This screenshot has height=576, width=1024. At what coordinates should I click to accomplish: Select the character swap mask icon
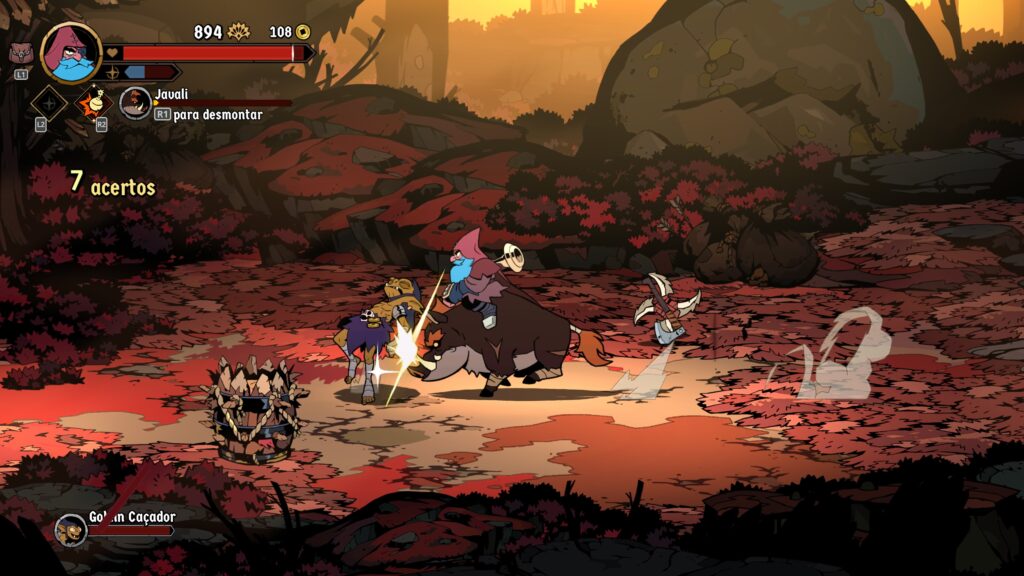(20, 54)
